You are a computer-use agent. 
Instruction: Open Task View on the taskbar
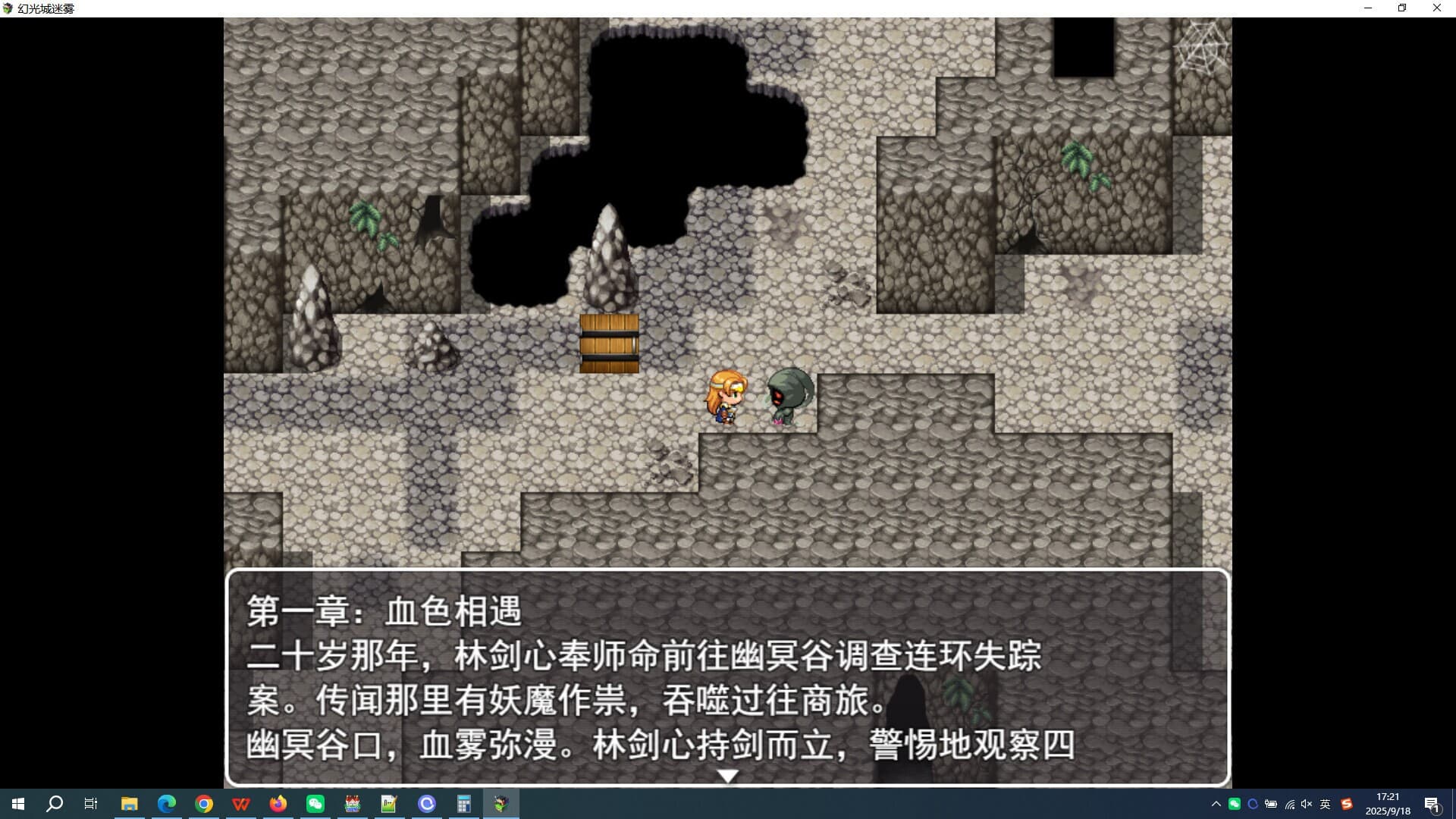click(90, 804)
